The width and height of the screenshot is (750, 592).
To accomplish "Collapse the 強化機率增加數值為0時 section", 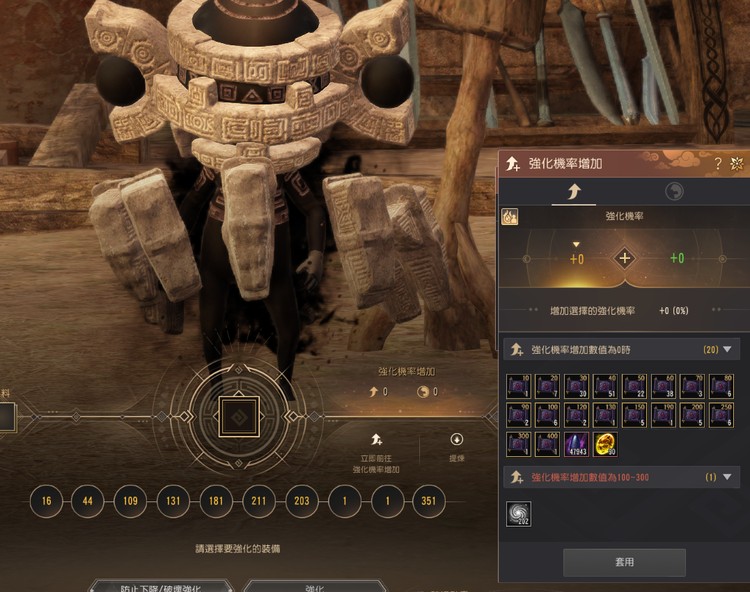I will [x=727, y=350].
